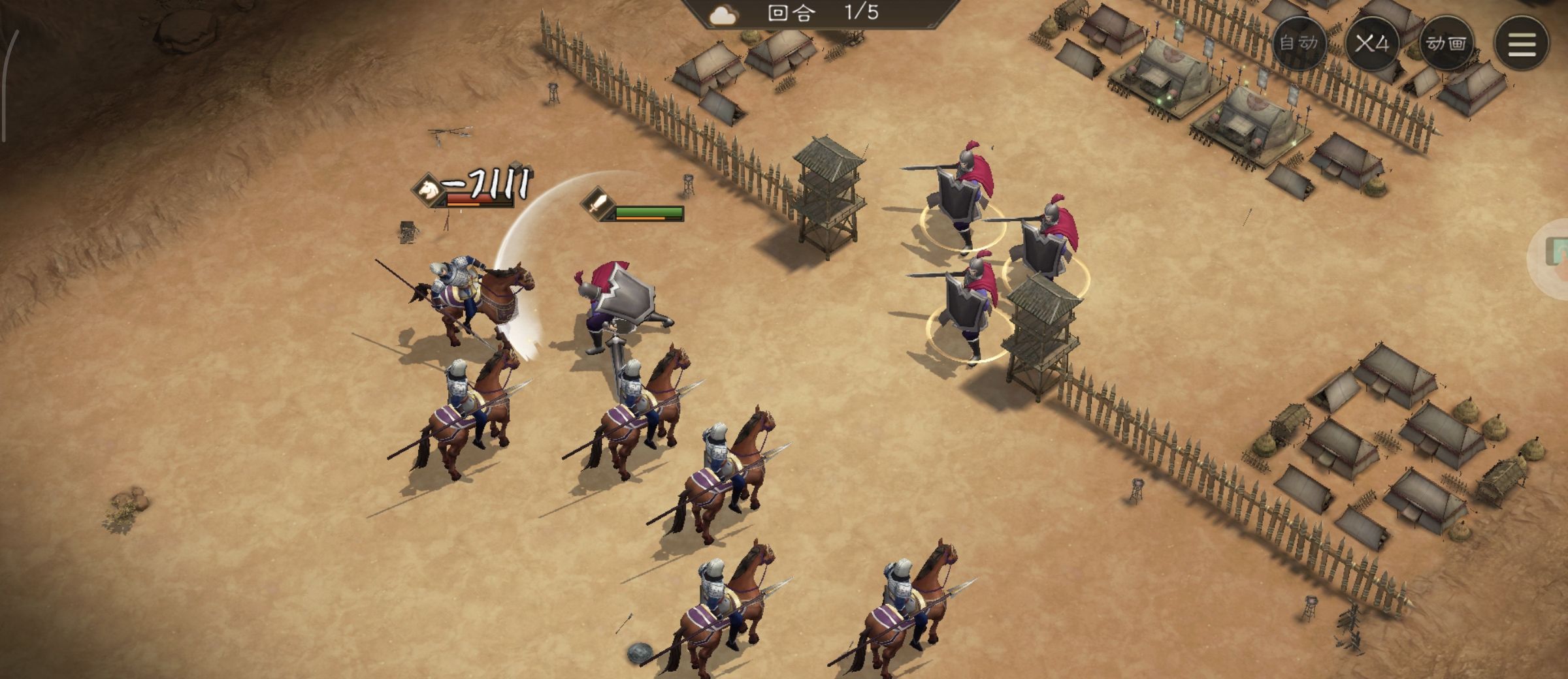Toggle the 动画 animation button
Image resolution: width=1568 pixels, height=679 pixels.
pos(1446,43)
